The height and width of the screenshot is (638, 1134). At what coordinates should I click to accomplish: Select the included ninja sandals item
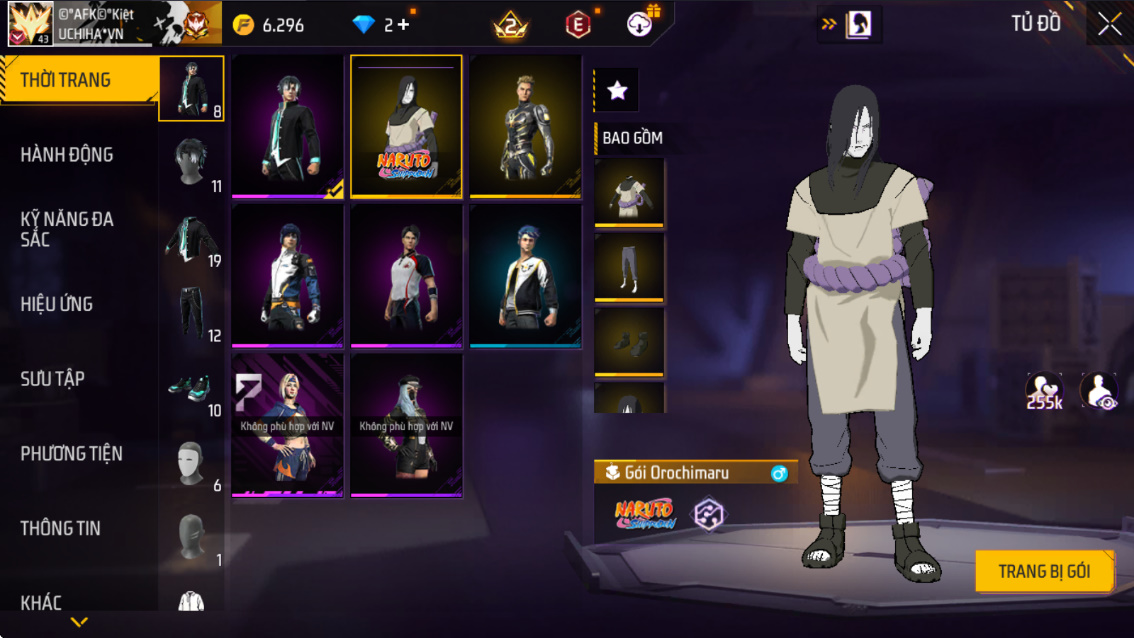(629, 341)
